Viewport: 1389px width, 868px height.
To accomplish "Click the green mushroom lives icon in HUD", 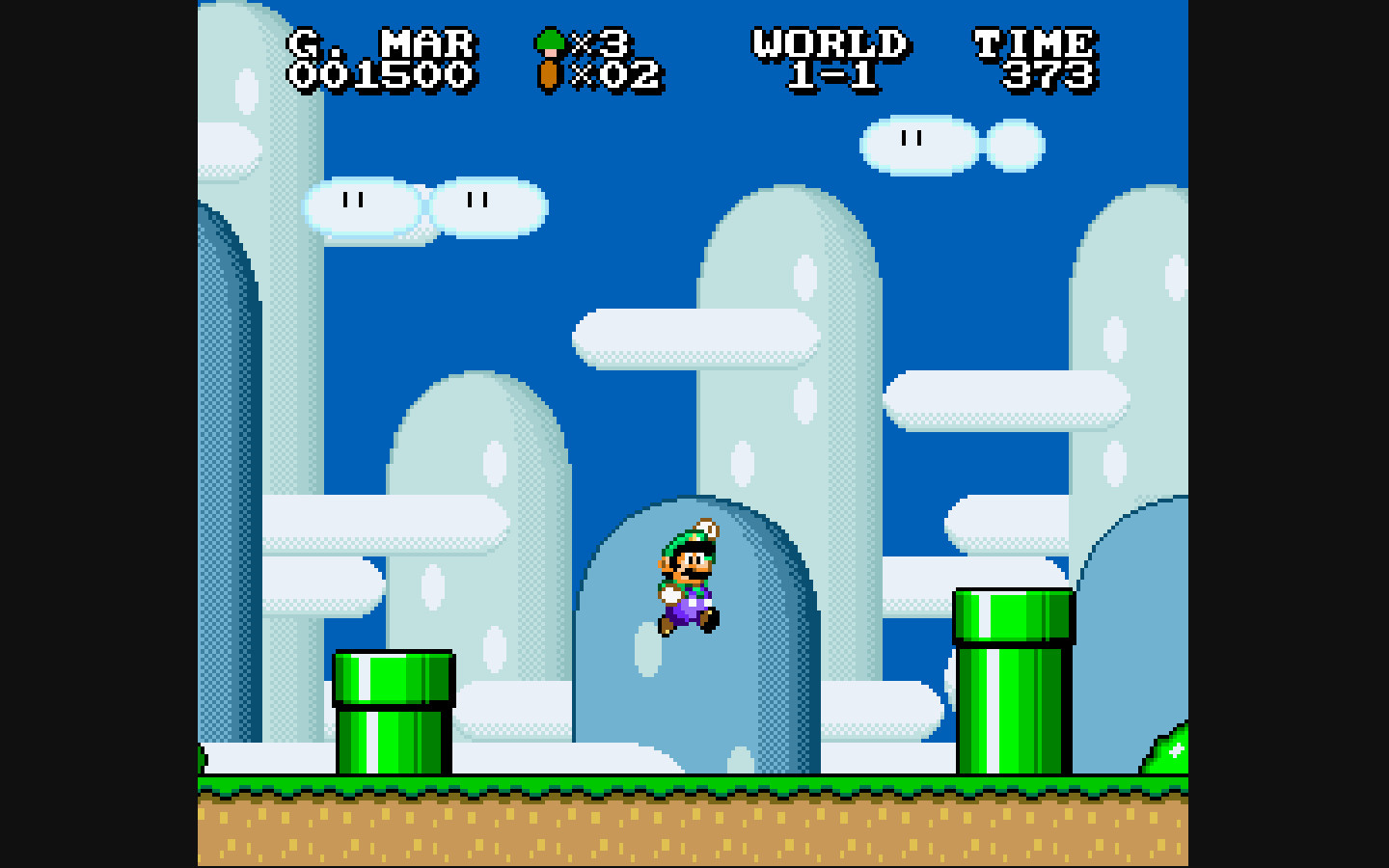I will [550, 41].
